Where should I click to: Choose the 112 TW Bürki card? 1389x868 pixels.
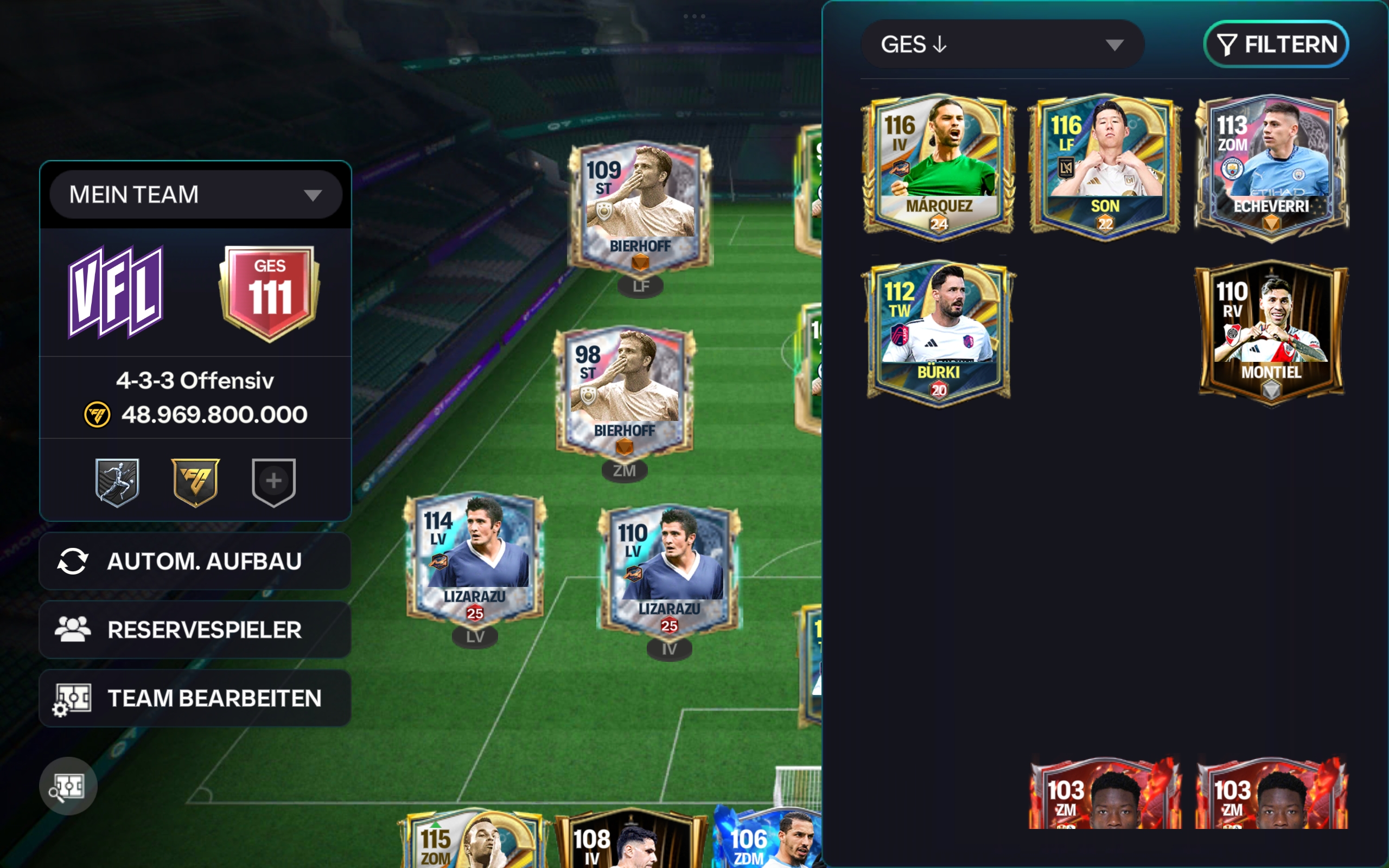coord(939,333)
